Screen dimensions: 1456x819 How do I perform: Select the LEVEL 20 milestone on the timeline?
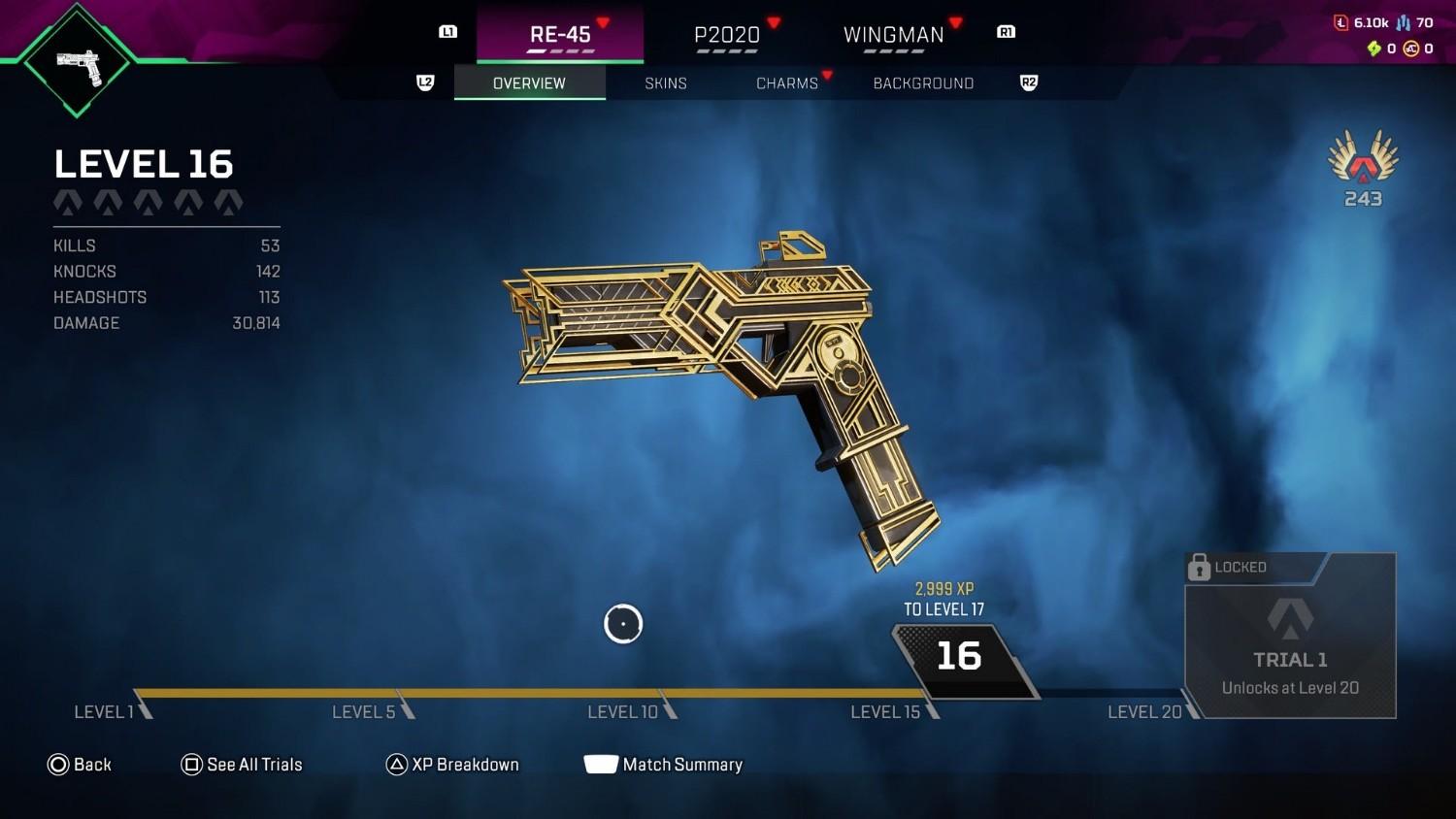[1142, 711]
